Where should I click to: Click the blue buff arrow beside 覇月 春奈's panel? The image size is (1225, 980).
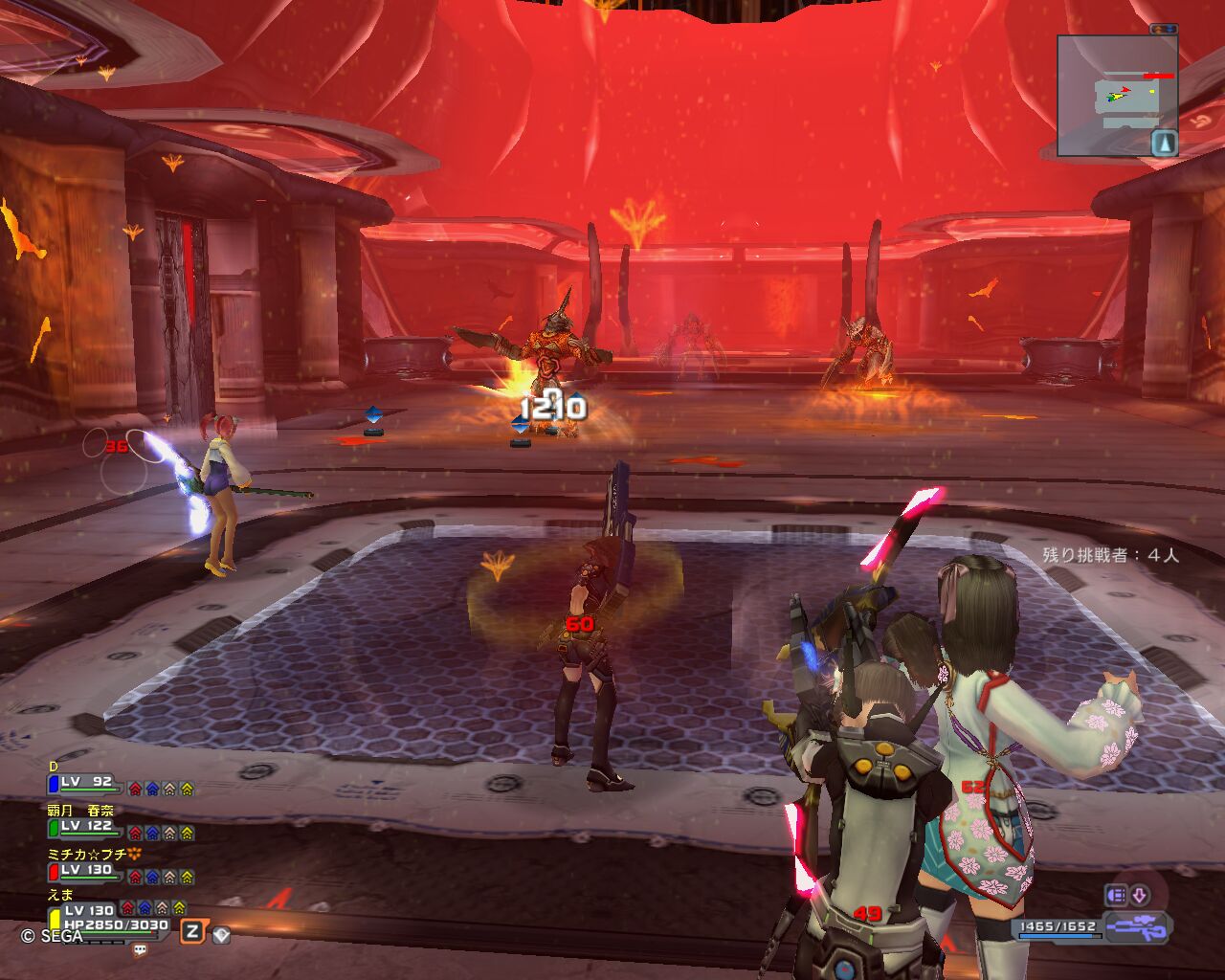pos(152,834)
